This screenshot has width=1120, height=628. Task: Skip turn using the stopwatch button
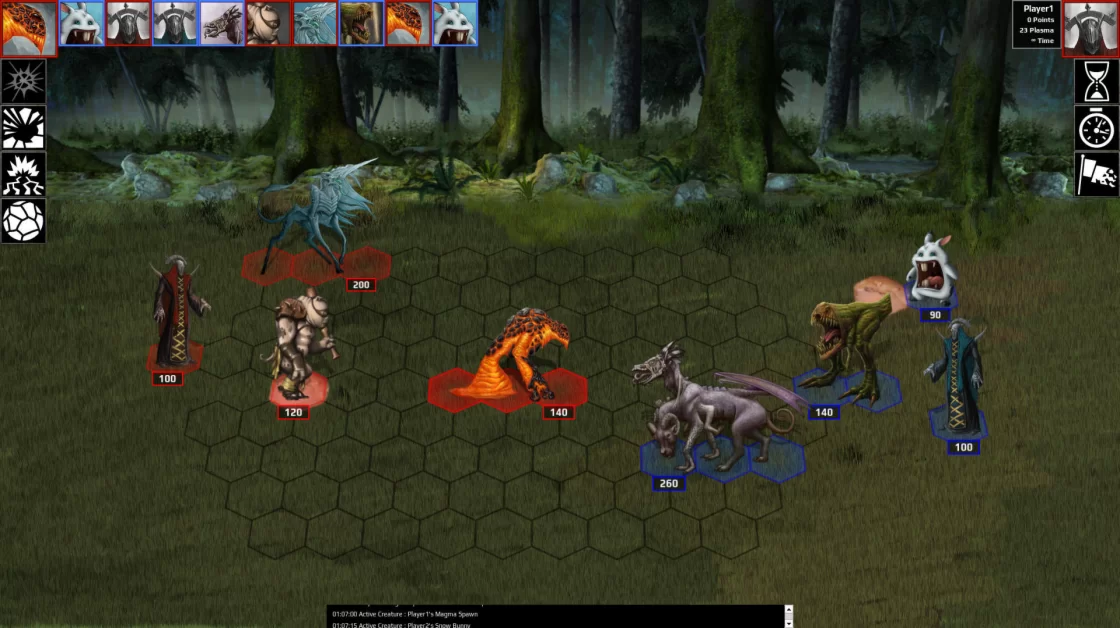[x=1097, y=128]
